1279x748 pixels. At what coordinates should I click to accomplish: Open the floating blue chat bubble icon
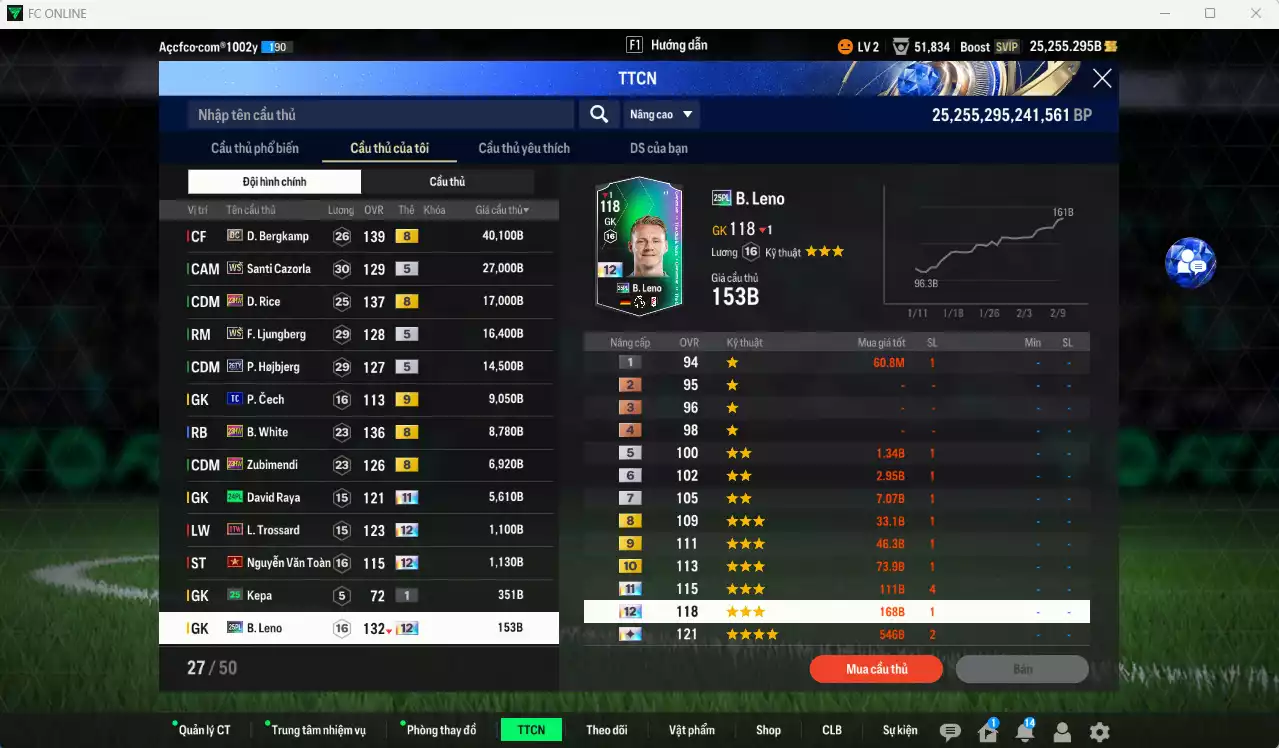[x=1190, y=263]
